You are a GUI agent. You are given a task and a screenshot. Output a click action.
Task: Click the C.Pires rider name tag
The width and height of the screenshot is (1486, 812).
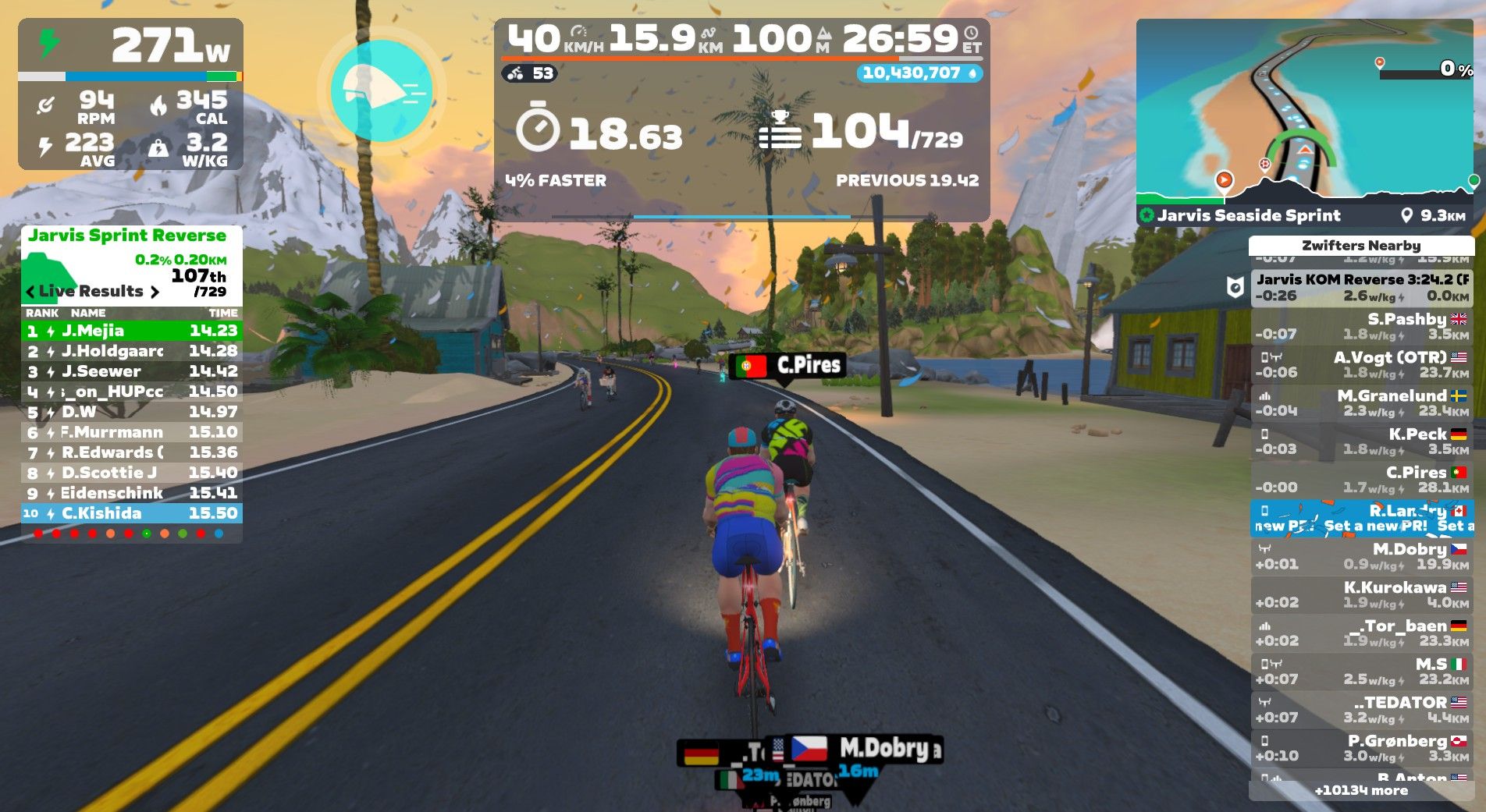pyautogui.click(x=788, y=365)
